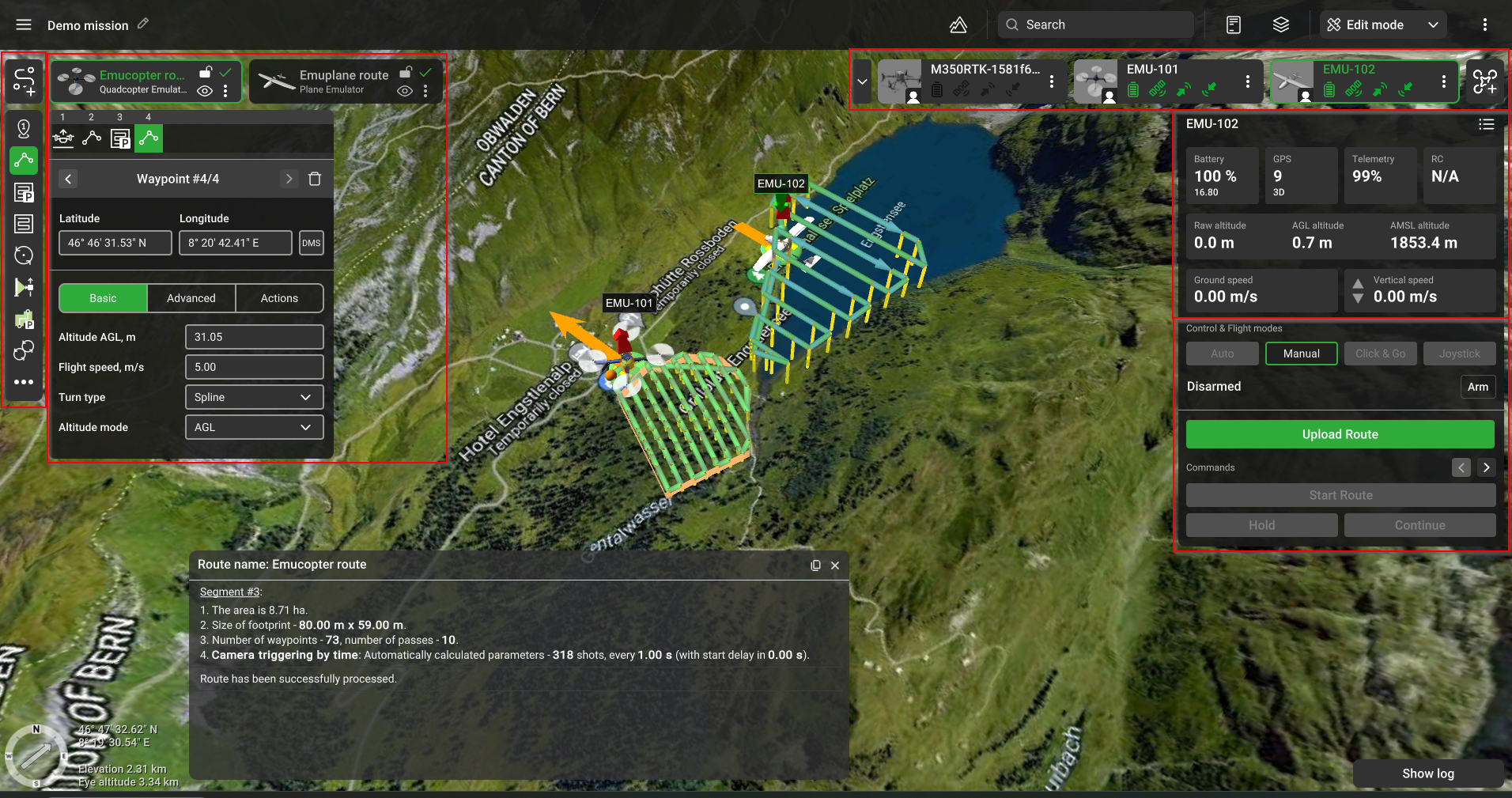The width and height of the screenshot is (1512, 798).
Task: Go to the previous waypoint arrow
Action: [x=69, y=179]
